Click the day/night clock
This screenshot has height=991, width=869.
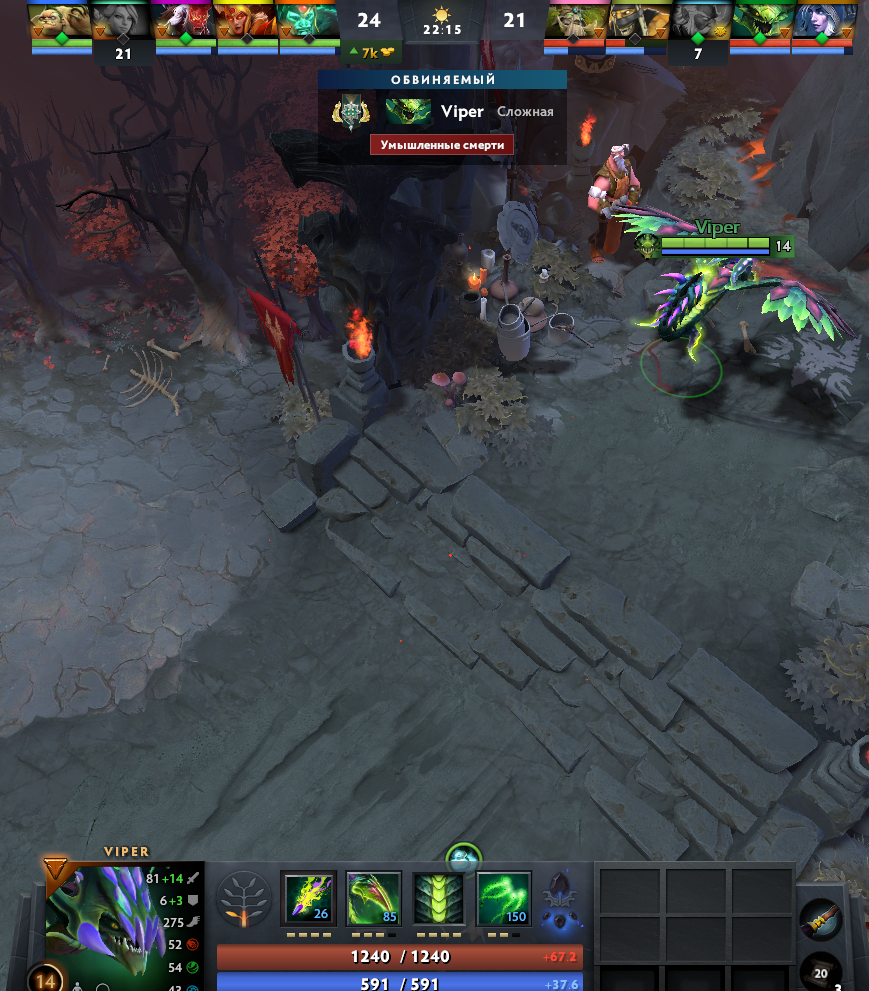(440, 20)
